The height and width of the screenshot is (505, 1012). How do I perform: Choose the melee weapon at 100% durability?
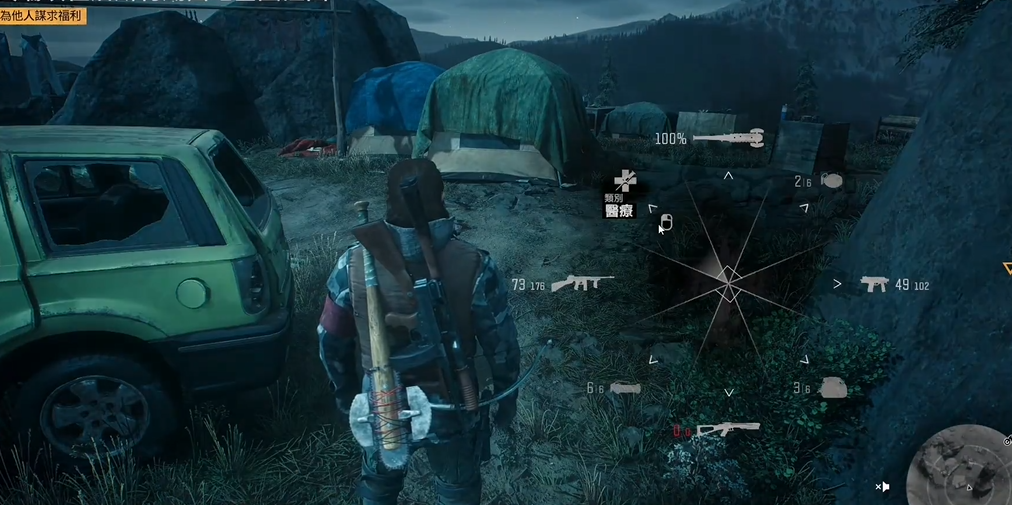(728, 138)
